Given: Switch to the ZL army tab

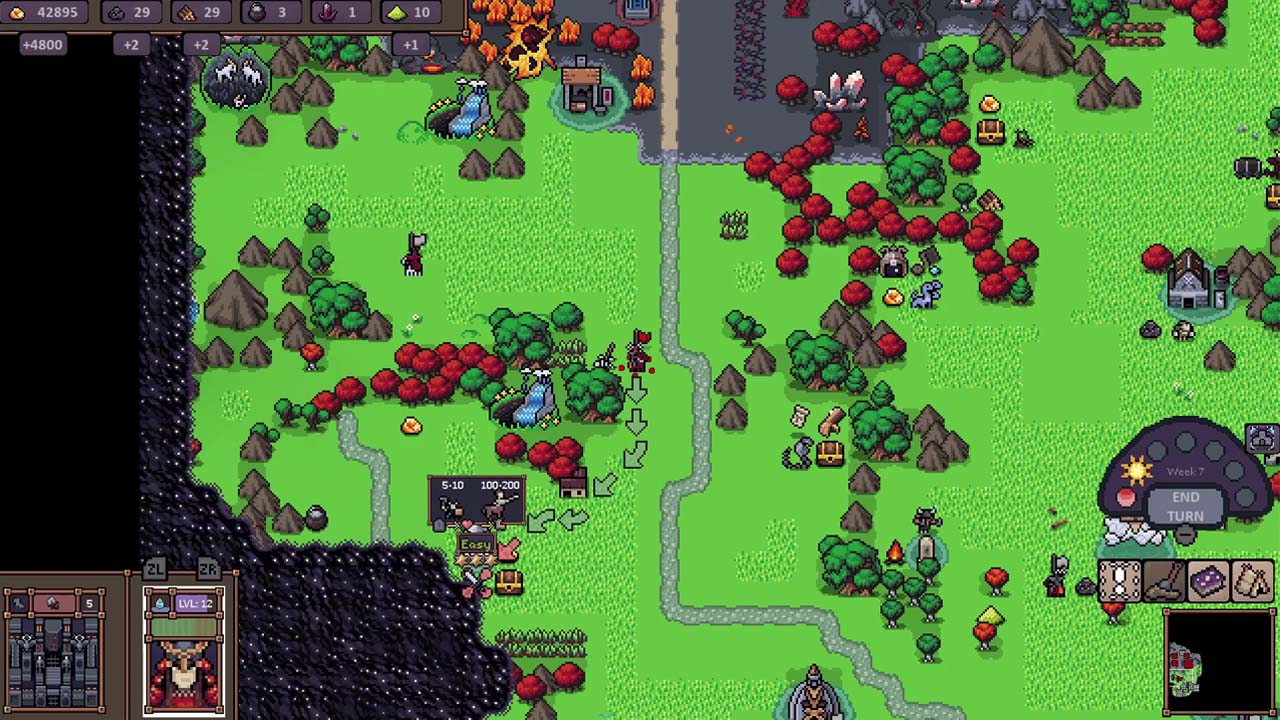Looking at the screenshot, I should click(x=155, y=567).
